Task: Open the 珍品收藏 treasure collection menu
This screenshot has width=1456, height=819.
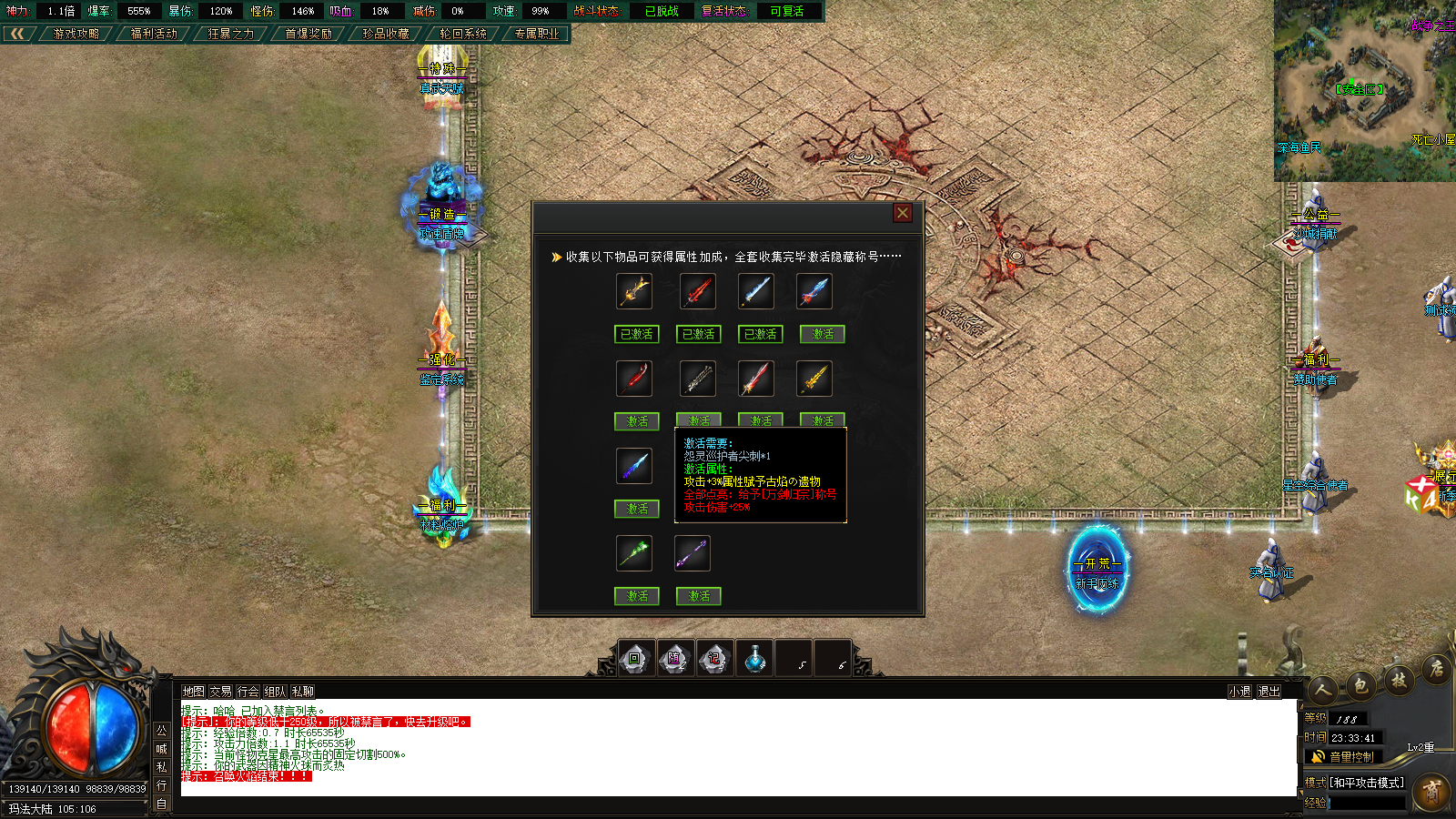Action: (386, 34)
